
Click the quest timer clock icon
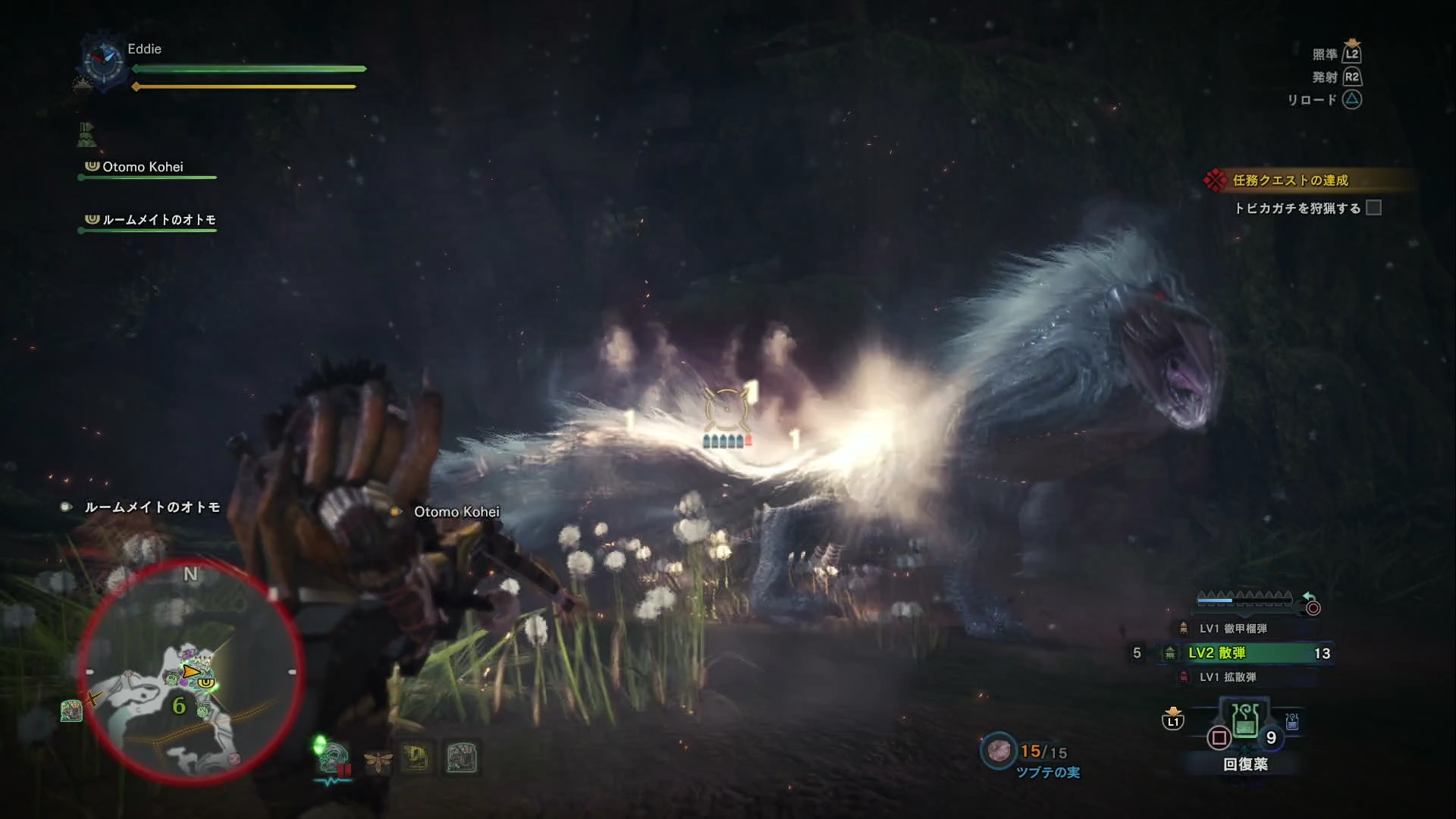[x=103, y=61]
